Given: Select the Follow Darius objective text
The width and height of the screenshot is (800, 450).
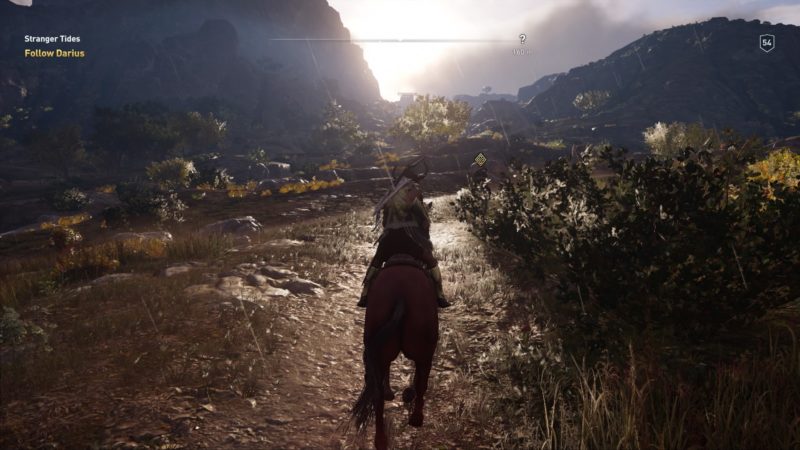Looking at the screenshot, I should click(54, 53).
